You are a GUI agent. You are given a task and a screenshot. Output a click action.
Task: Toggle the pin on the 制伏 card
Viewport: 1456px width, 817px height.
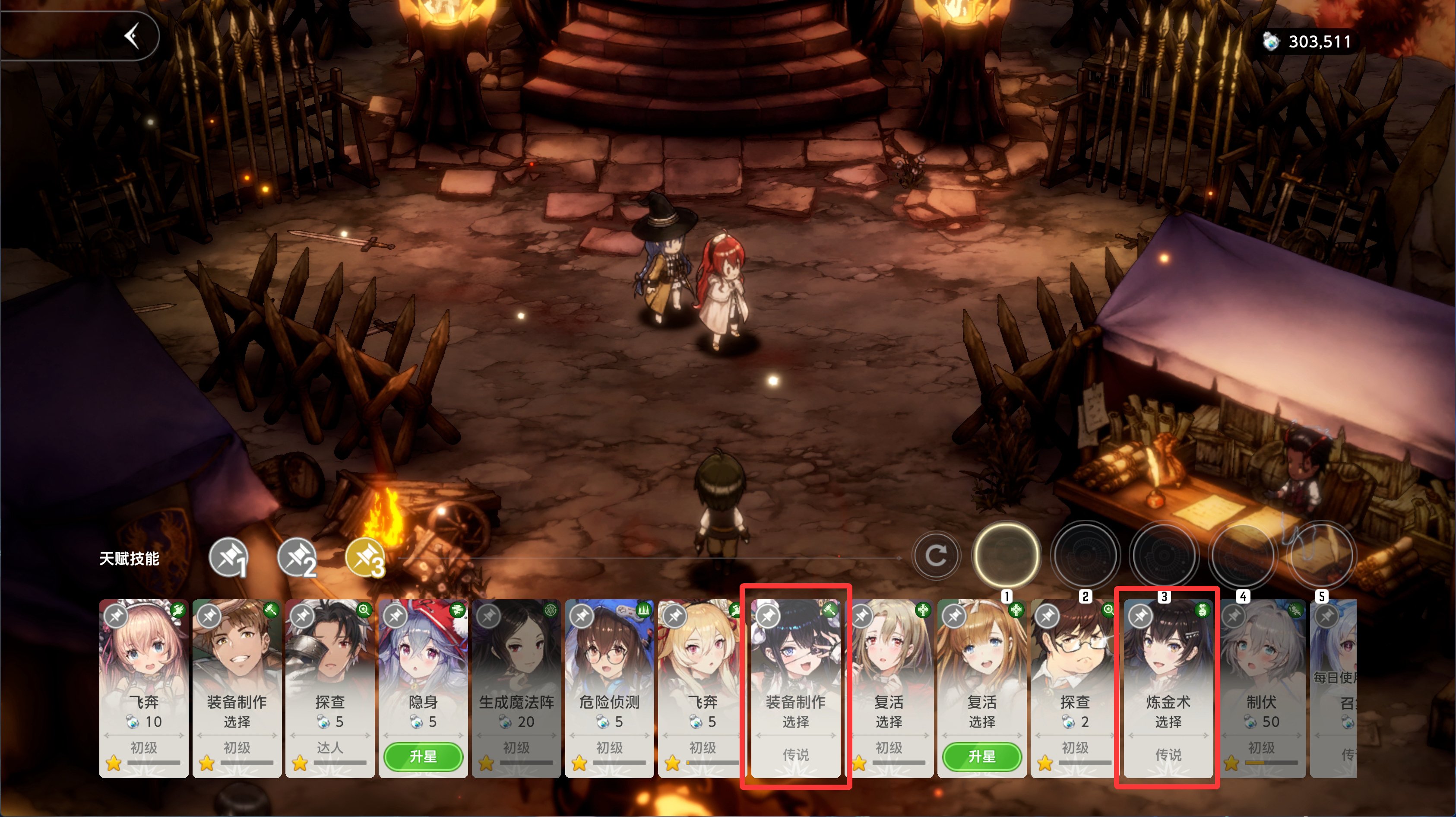coord(1233,616)
